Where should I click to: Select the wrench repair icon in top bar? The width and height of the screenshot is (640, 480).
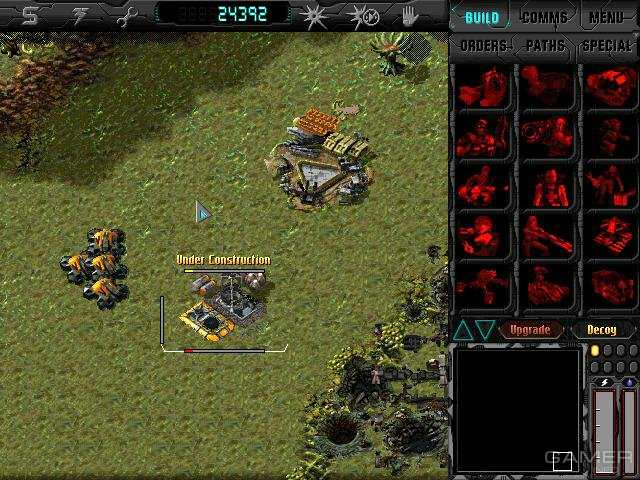[125, 14]
